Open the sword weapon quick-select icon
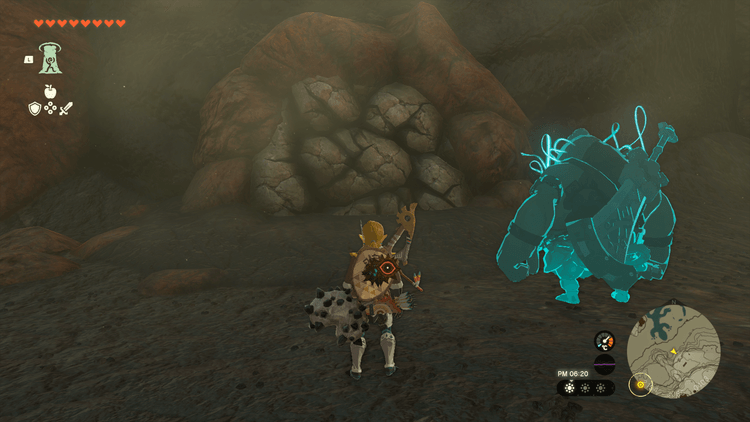The image size is (750, 422). point(66,107)
